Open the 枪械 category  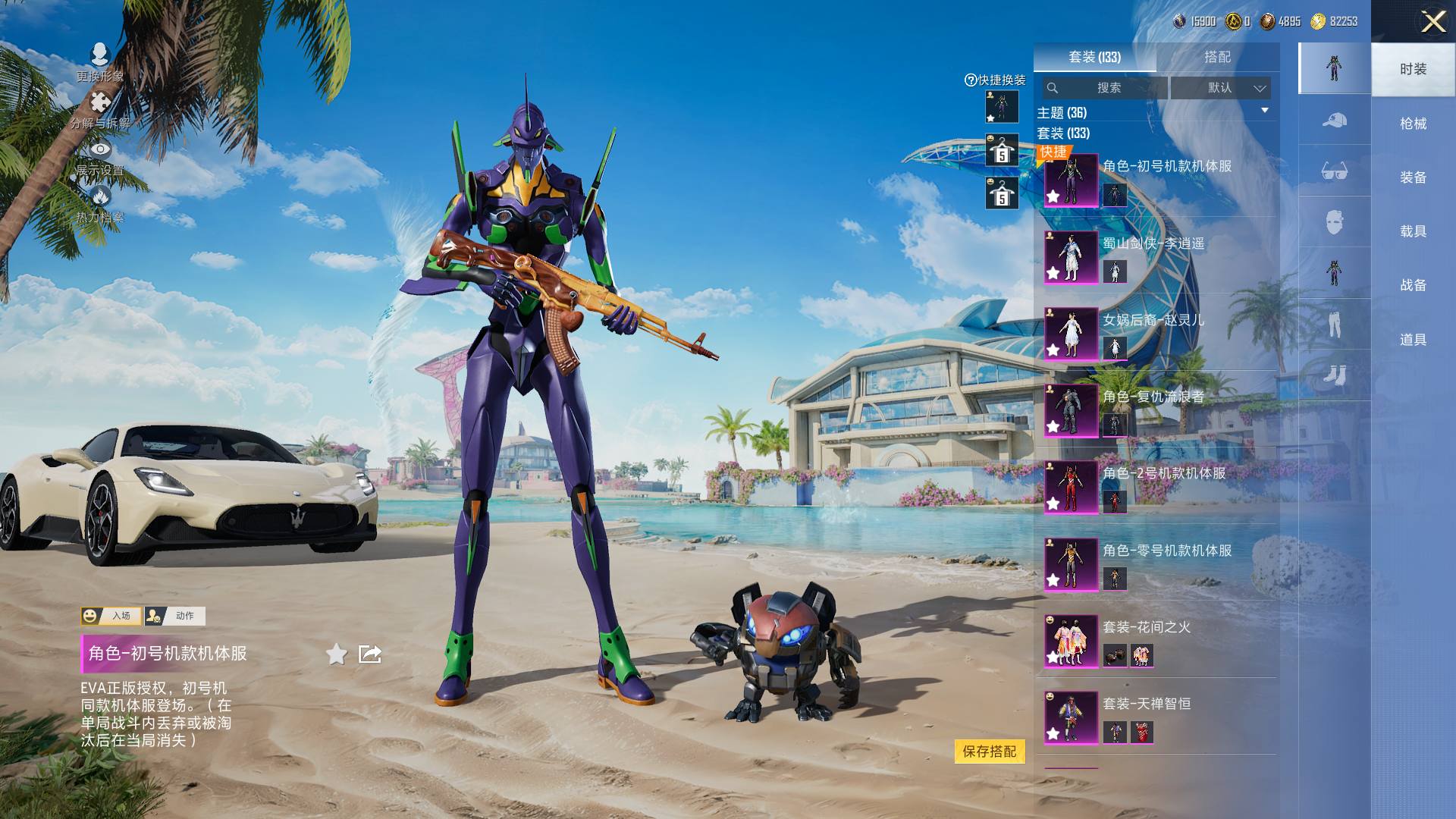pyautogui.click(x=1413, y=124)
